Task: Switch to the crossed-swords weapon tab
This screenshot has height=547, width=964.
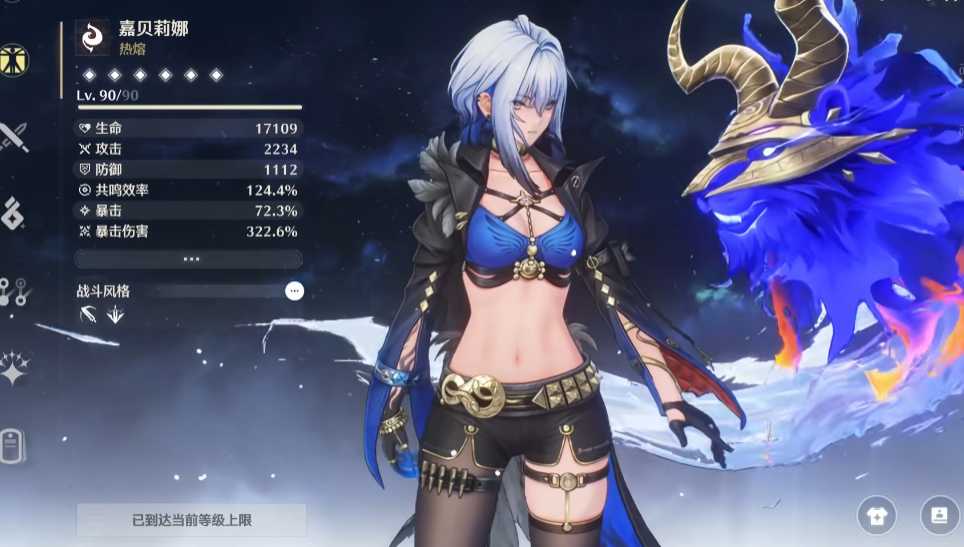Action: click(14, 136)
